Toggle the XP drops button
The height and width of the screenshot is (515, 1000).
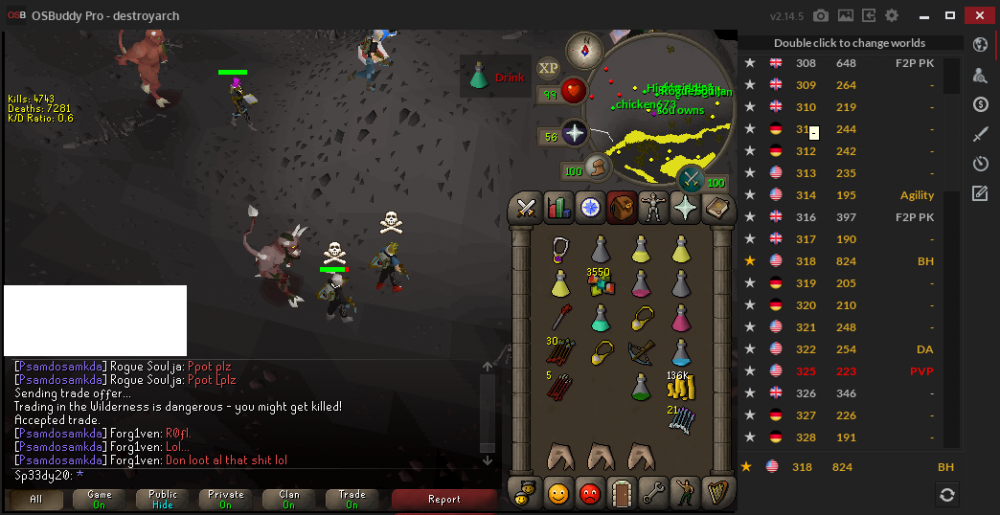pos(548,68)
